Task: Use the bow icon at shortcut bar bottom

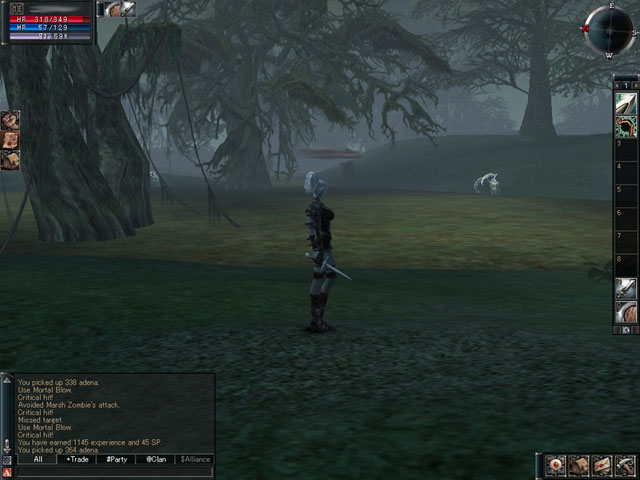Action: [626, 312]
